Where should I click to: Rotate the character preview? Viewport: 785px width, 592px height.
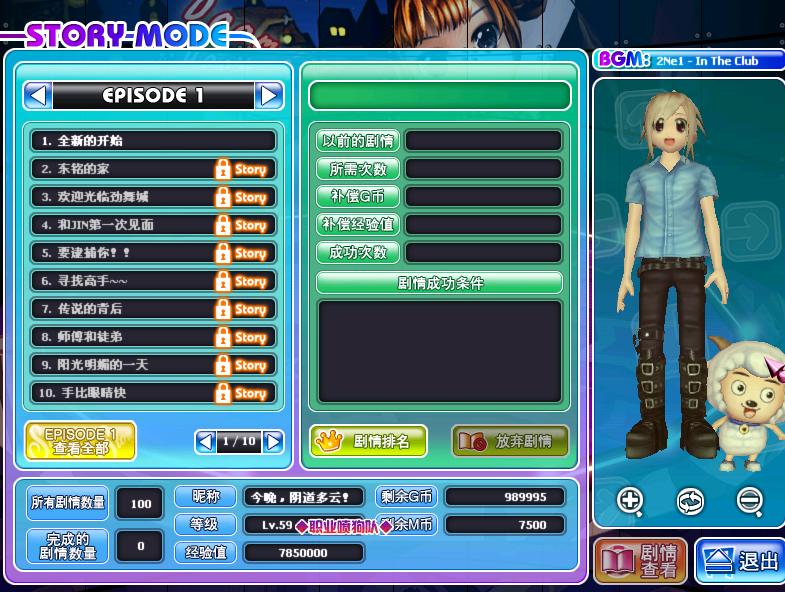[x=690, y=499]
